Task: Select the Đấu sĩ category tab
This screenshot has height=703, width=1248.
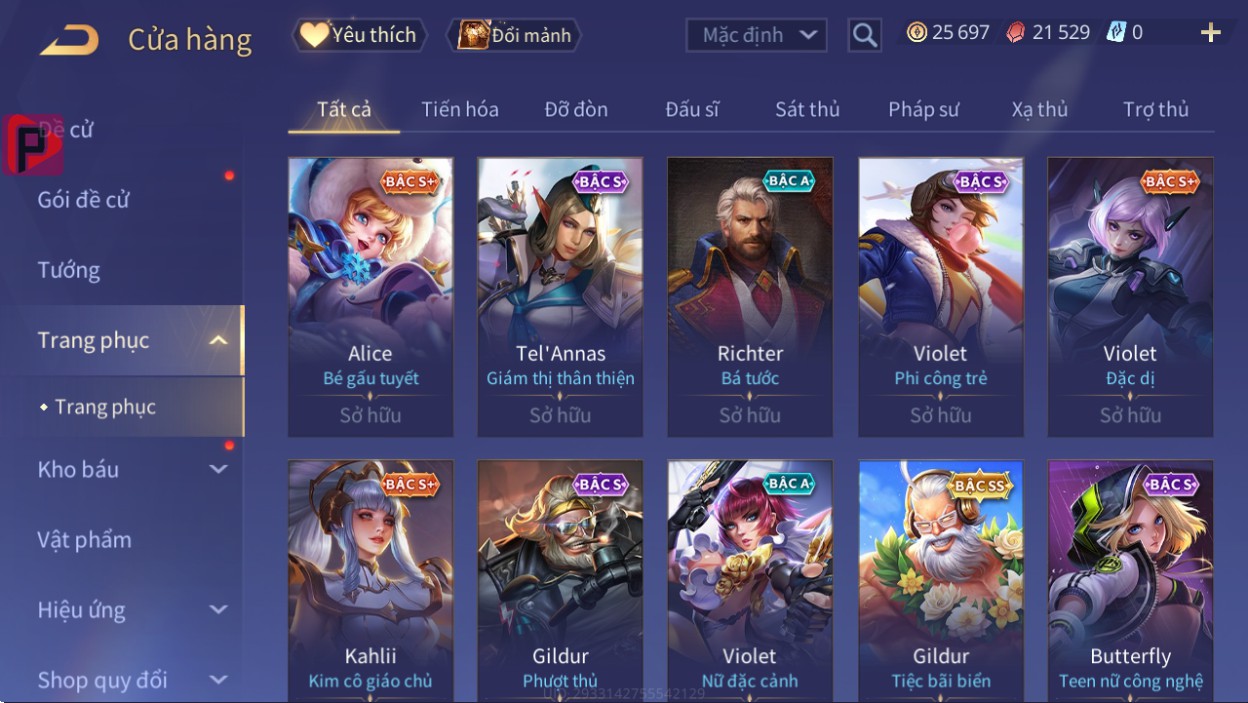Action: click(x=692, y=109)
